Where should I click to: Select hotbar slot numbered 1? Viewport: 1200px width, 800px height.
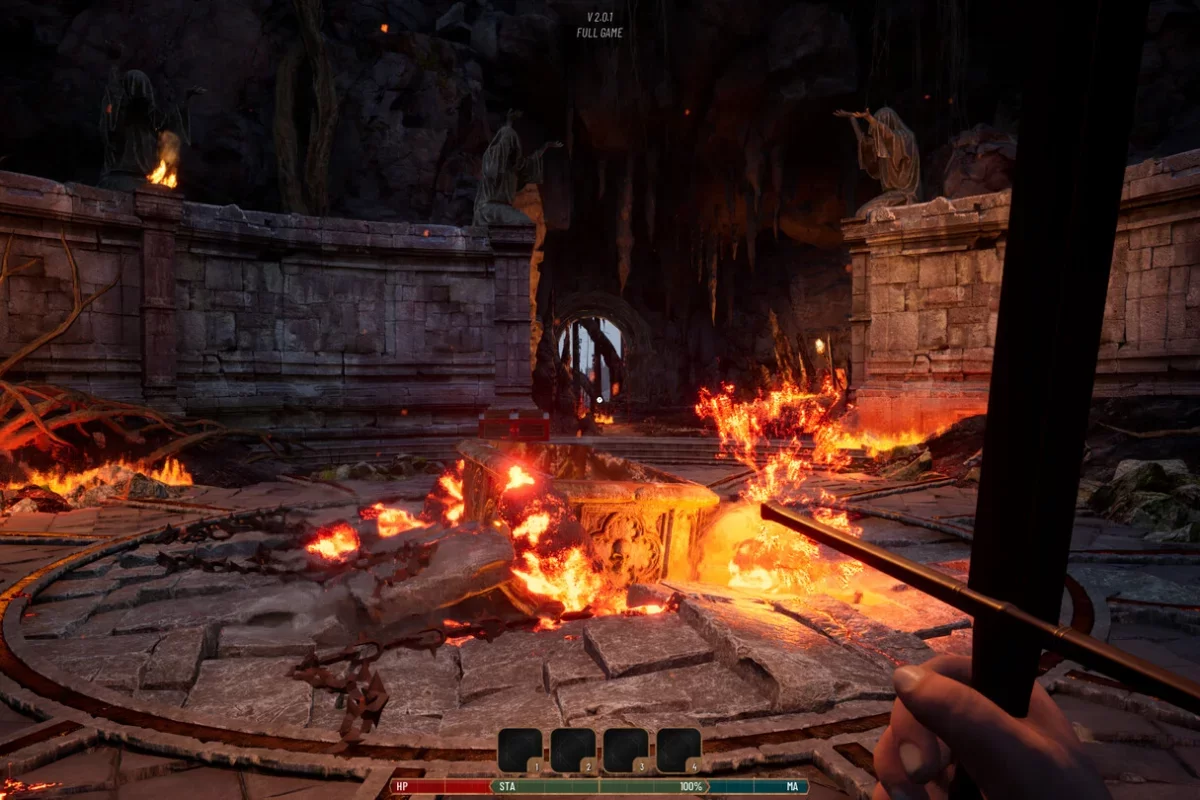(520, 750)
